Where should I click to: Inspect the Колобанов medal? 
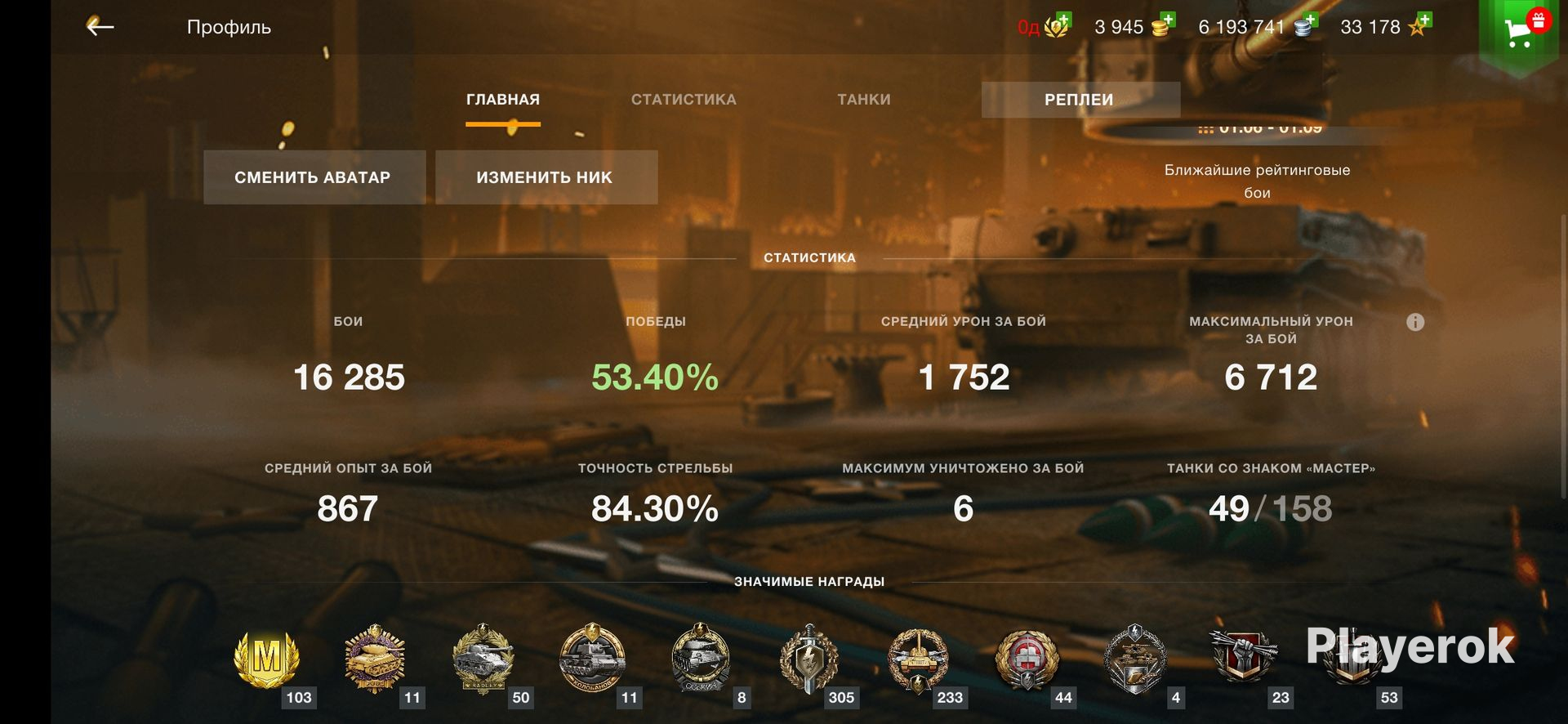pos(592,659)
